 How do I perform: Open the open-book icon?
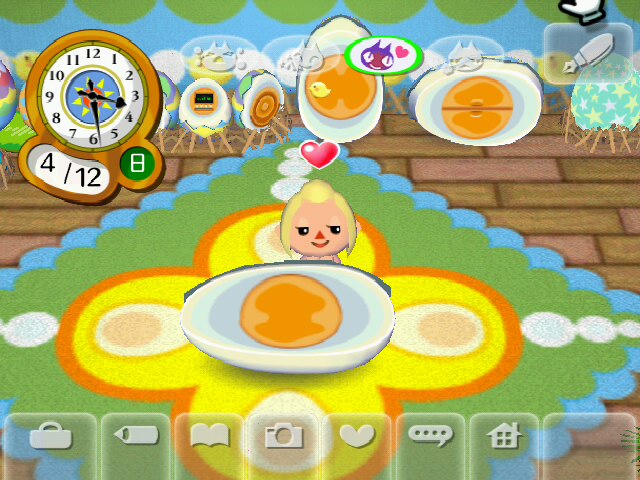click(209, 436)
